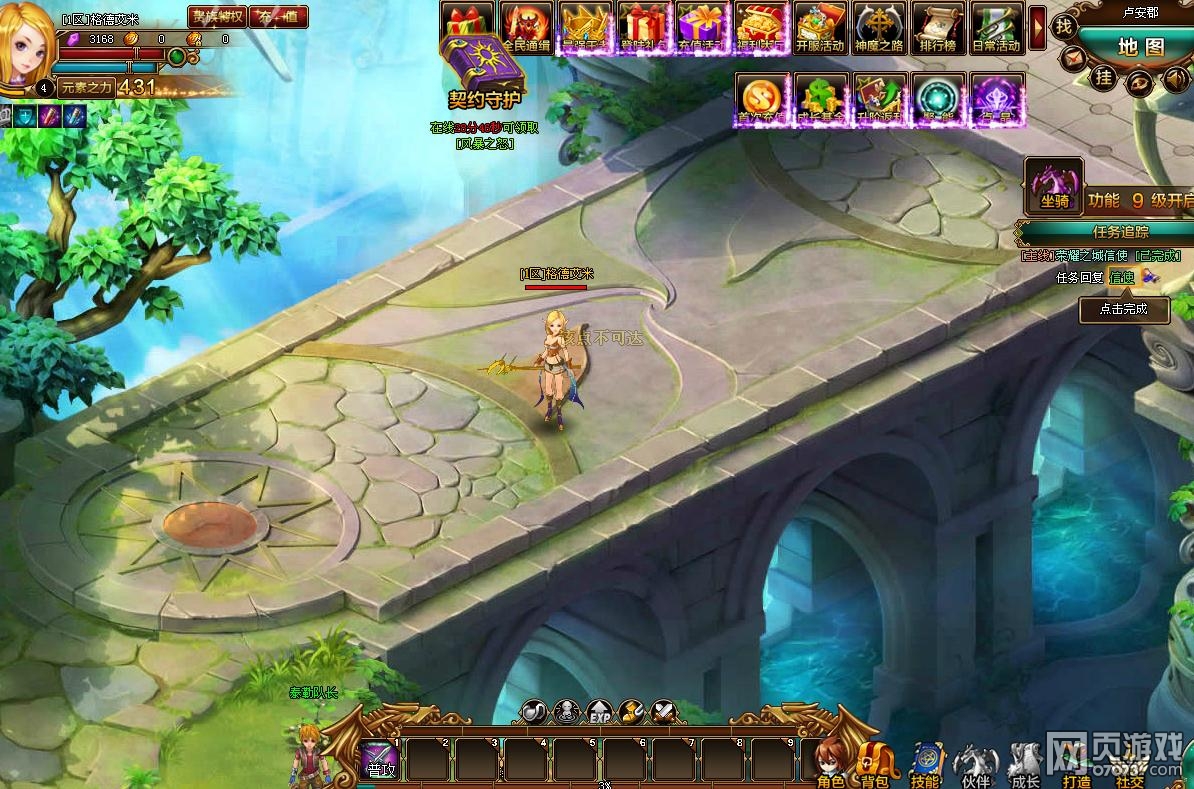Open the 全民通缉 demon icon
Viewport: 1194px width, 789px height.
pyautogui.click(x=527, y=27)
